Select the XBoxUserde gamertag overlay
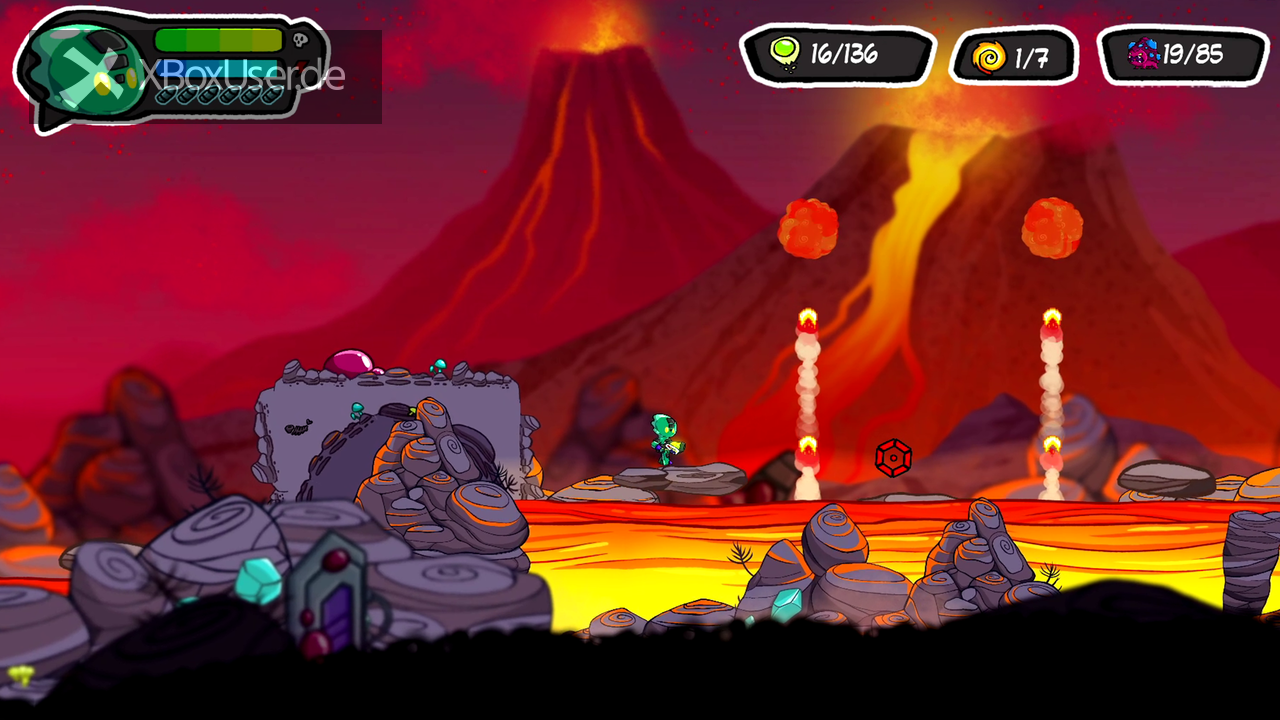Viewport: 1280px width, 720px height. click(x=242, y=75)
